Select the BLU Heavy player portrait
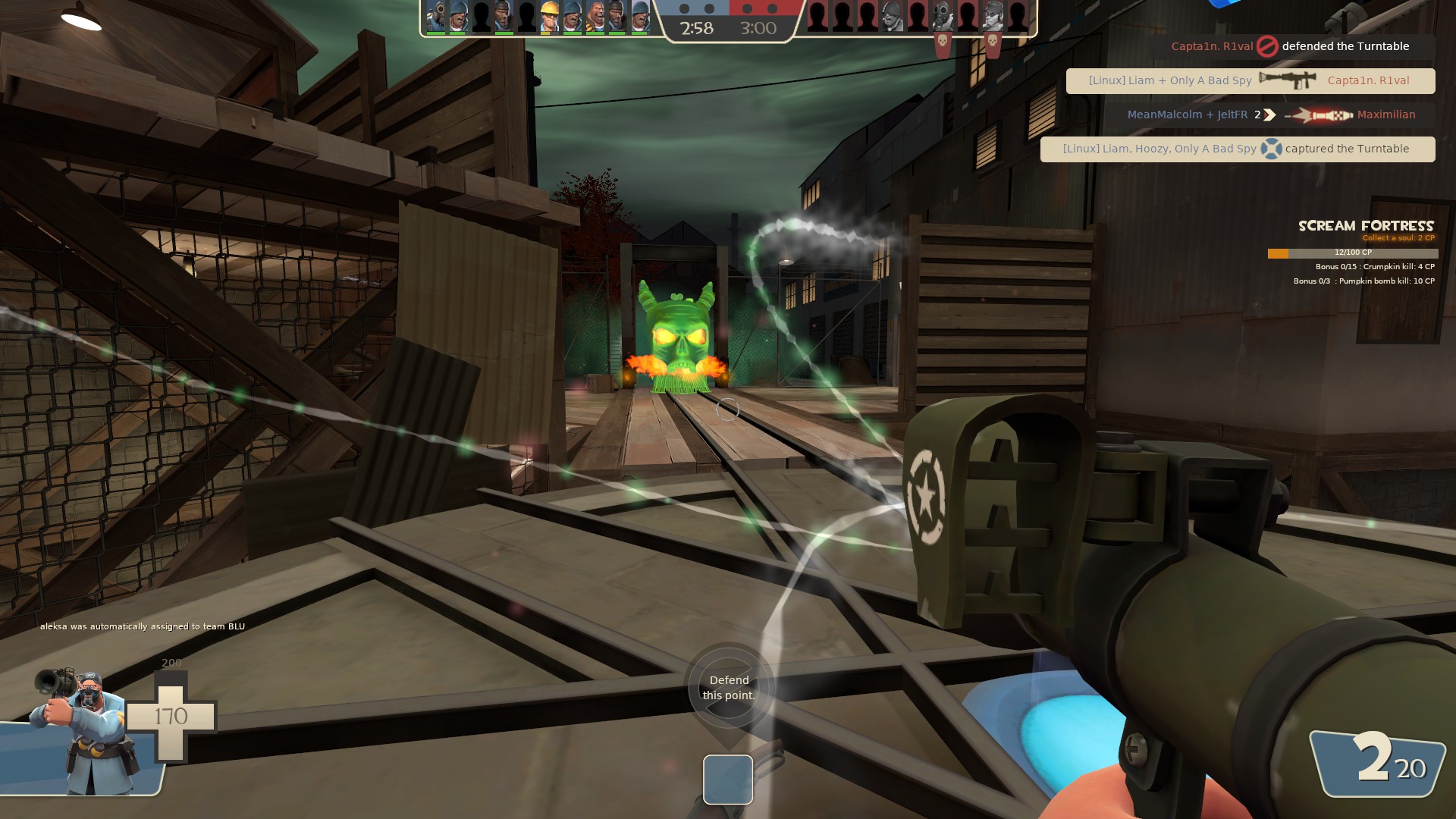1456x819 pixels. (595, 17)
